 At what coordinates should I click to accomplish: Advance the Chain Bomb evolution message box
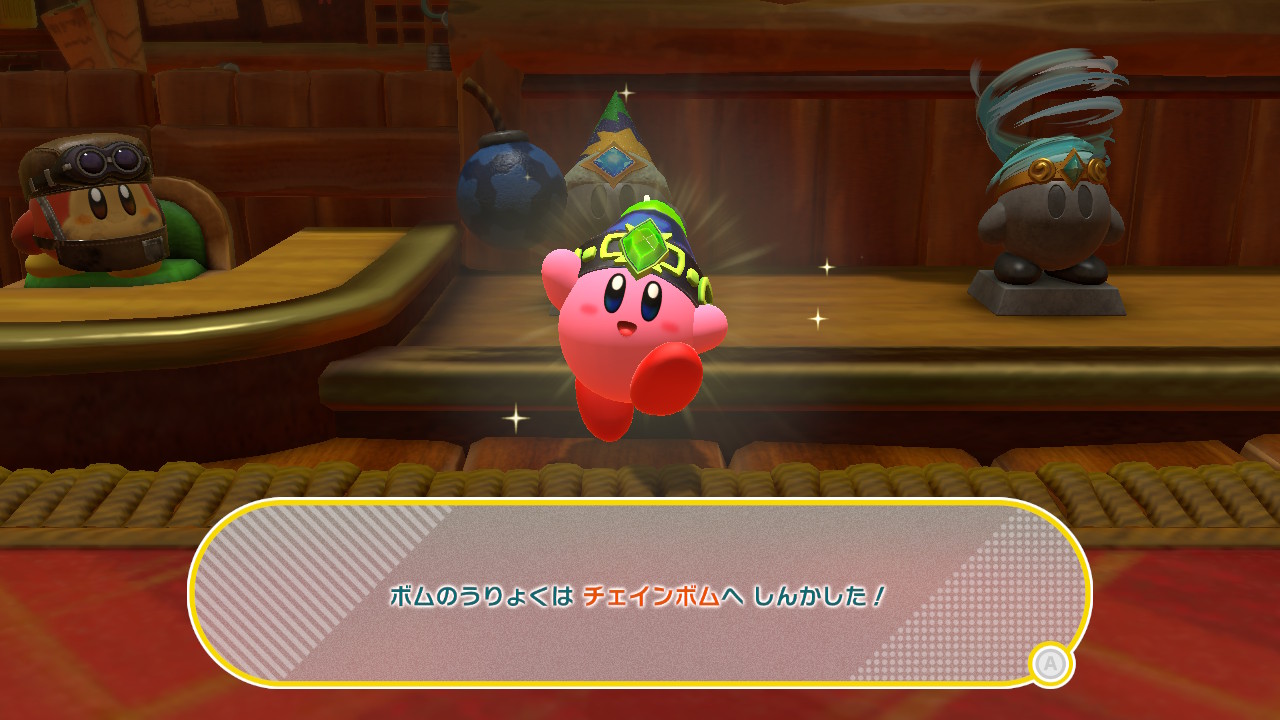click(1050, 665)
